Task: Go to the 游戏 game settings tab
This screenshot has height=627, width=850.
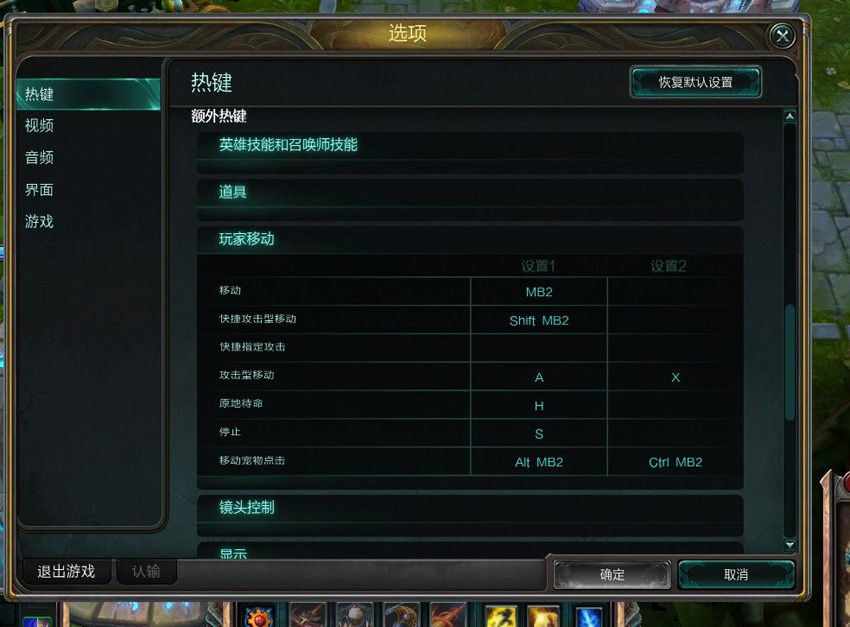Action: (x=40, y=222)
